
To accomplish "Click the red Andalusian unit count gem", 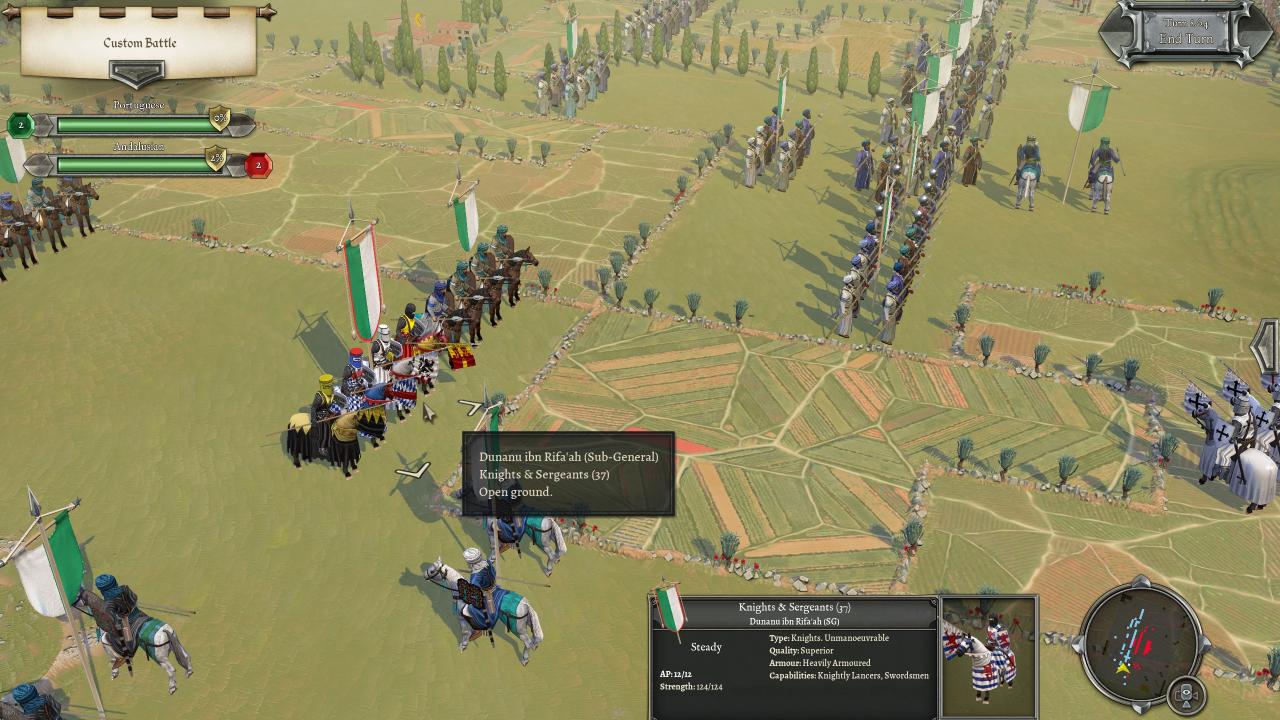I will click(258, 165).
